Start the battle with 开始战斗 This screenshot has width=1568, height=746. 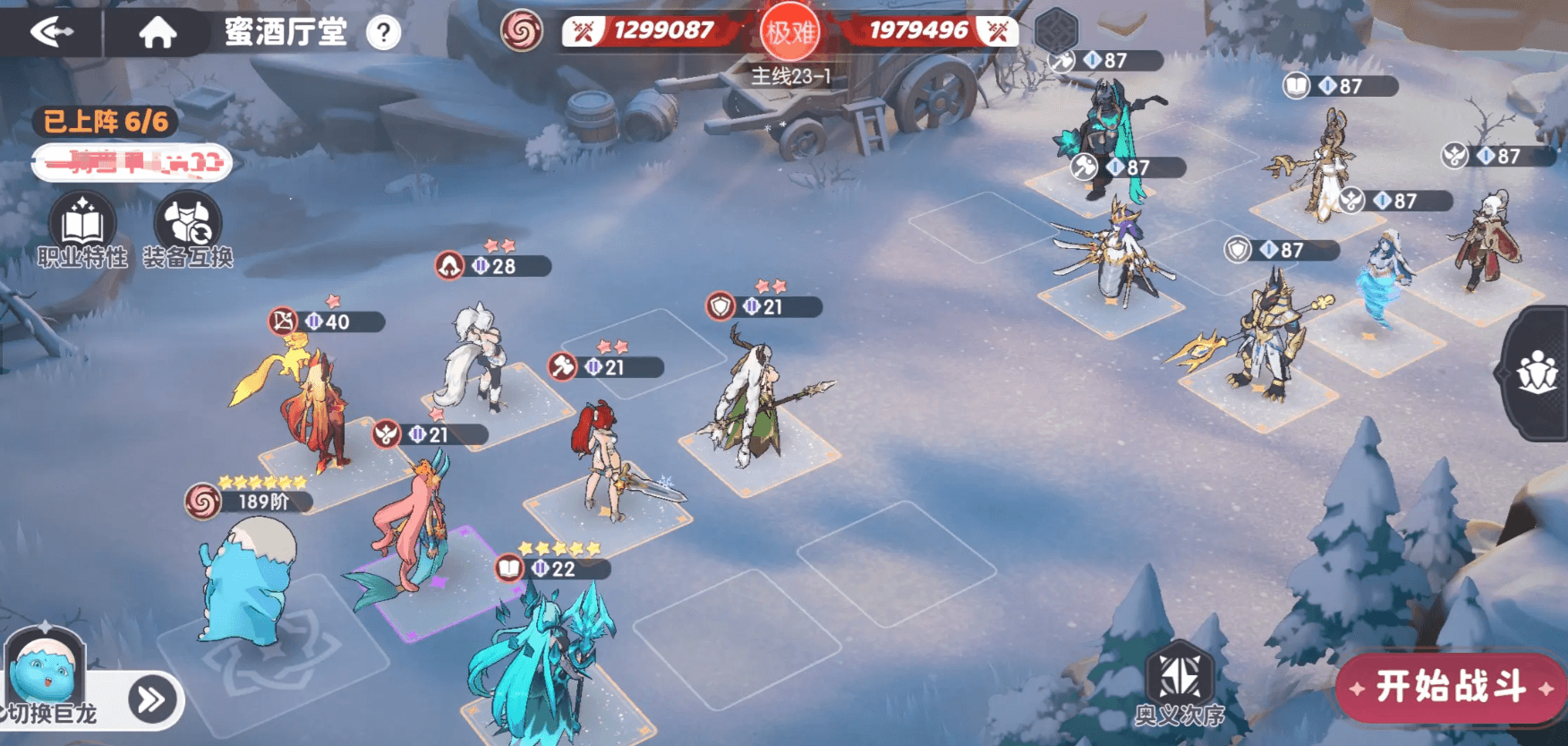click(1451, 687)
